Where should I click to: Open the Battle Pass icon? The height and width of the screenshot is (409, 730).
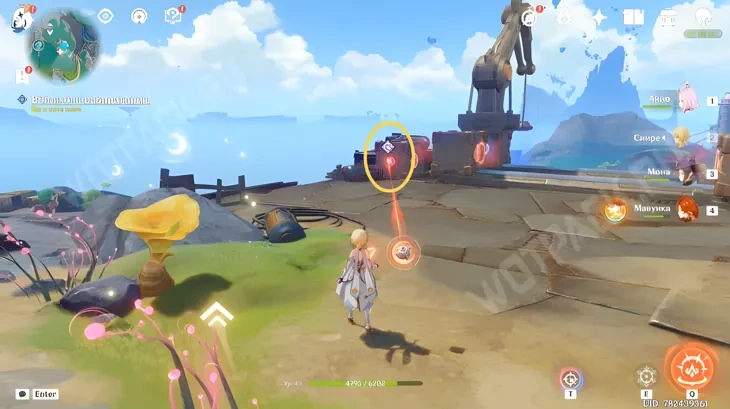(x=564, y=17)
